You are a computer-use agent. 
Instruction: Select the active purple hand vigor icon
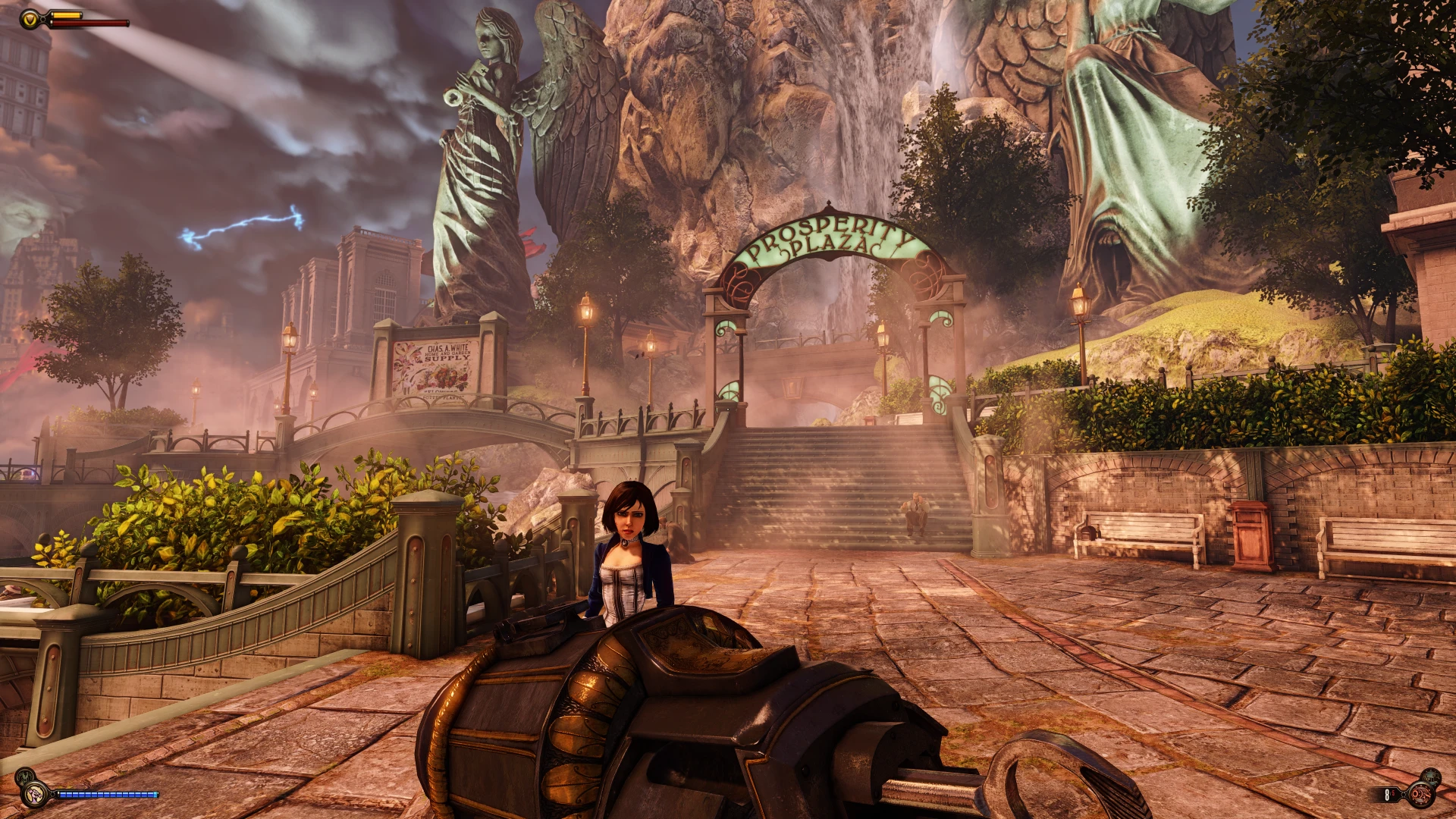[x=33, y=795]
